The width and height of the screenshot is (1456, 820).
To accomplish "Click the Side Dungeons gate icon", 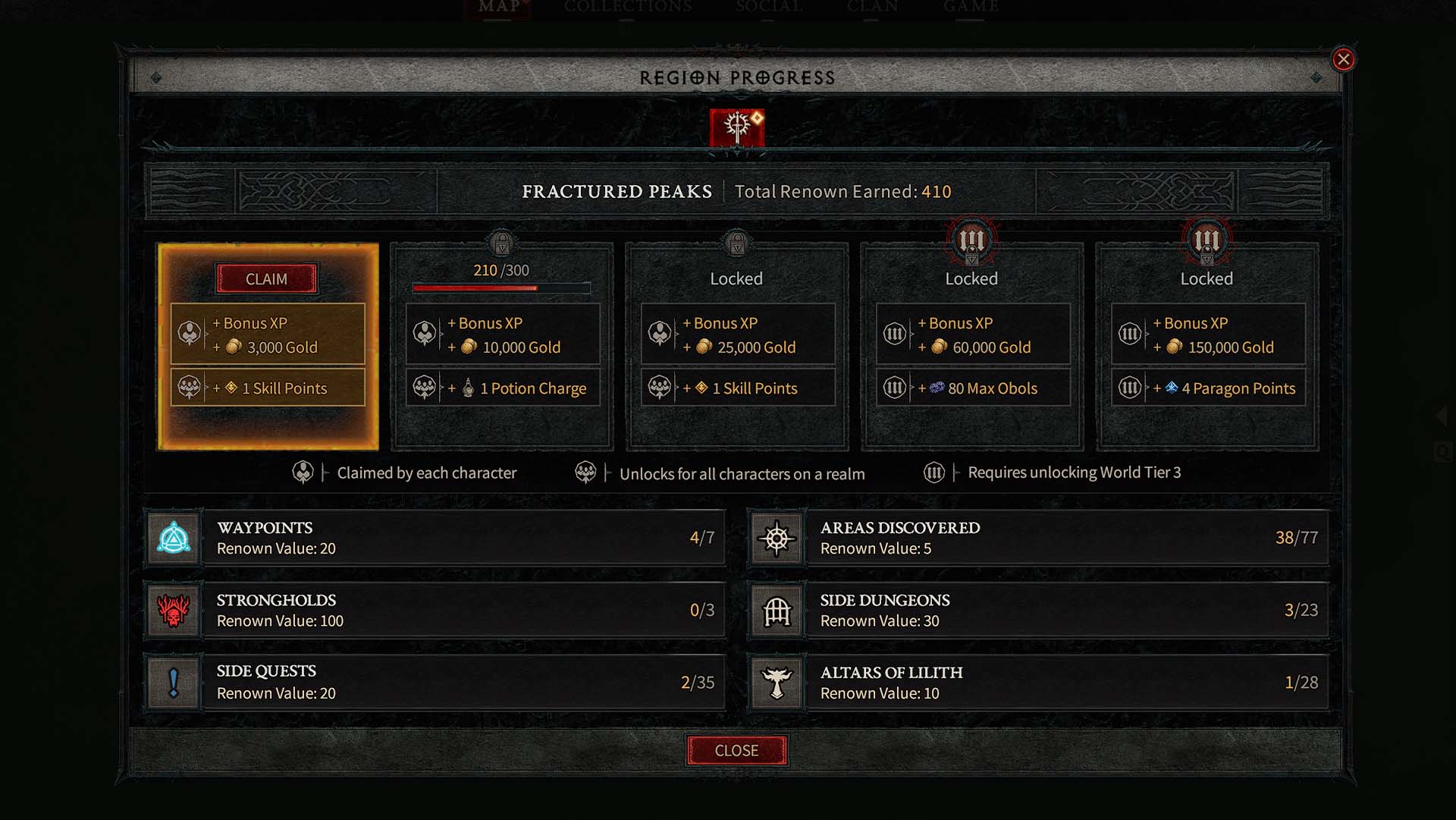I will tap(777, 610).
